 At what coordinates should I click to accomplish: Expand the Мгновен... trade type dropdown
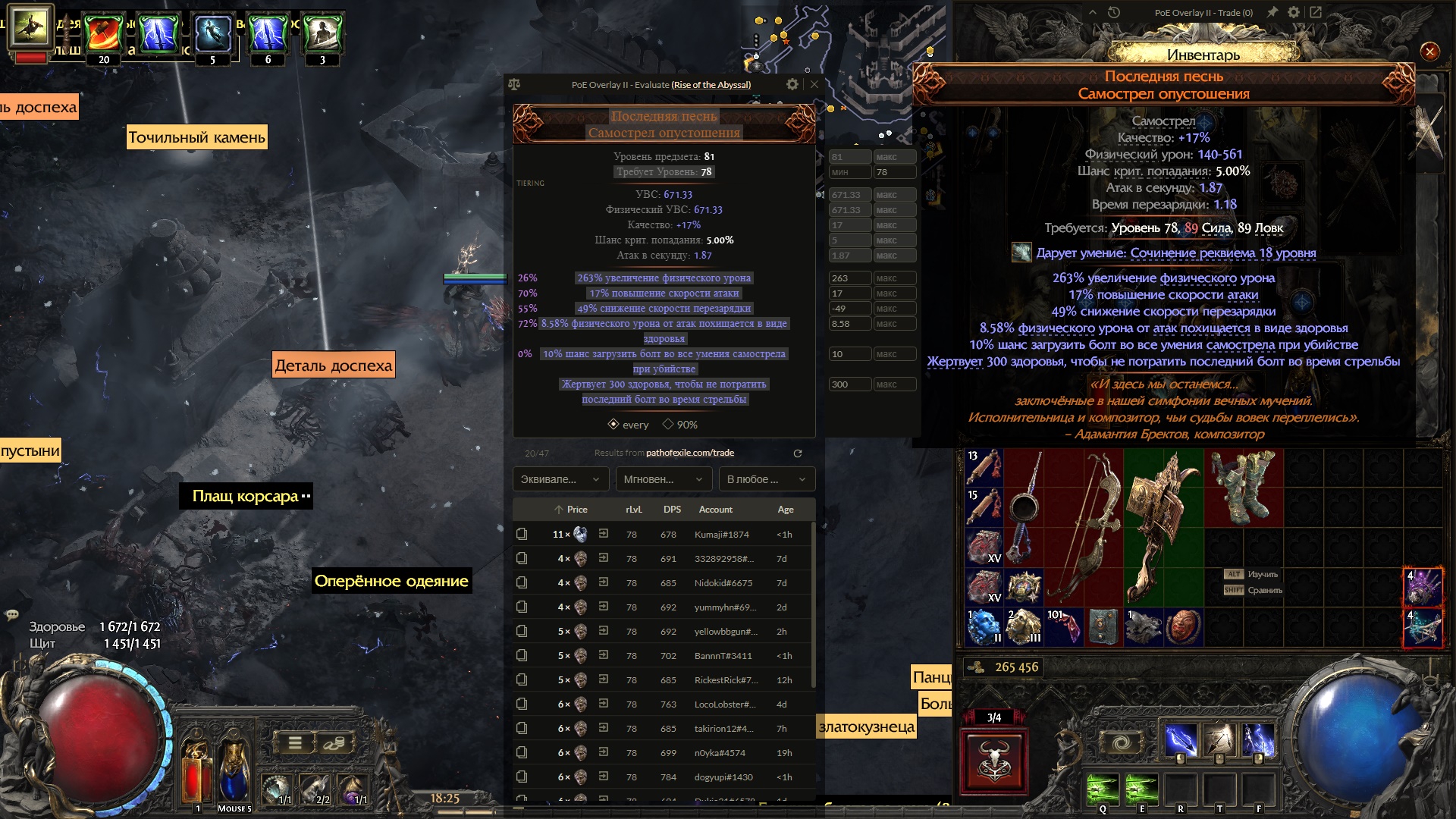point(663,479)
